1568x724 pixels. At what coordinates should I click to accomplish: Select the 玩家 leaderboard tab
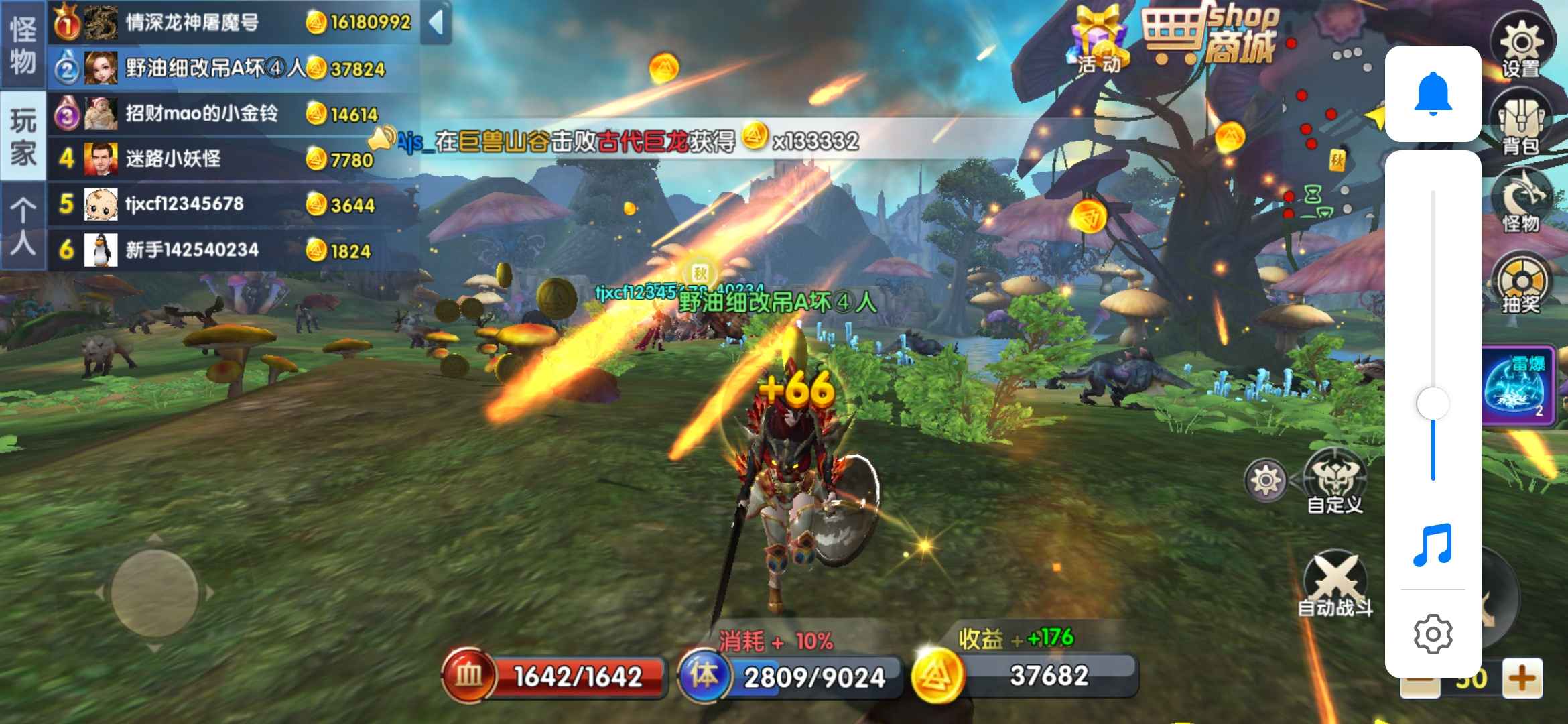(x=23, y=137)
